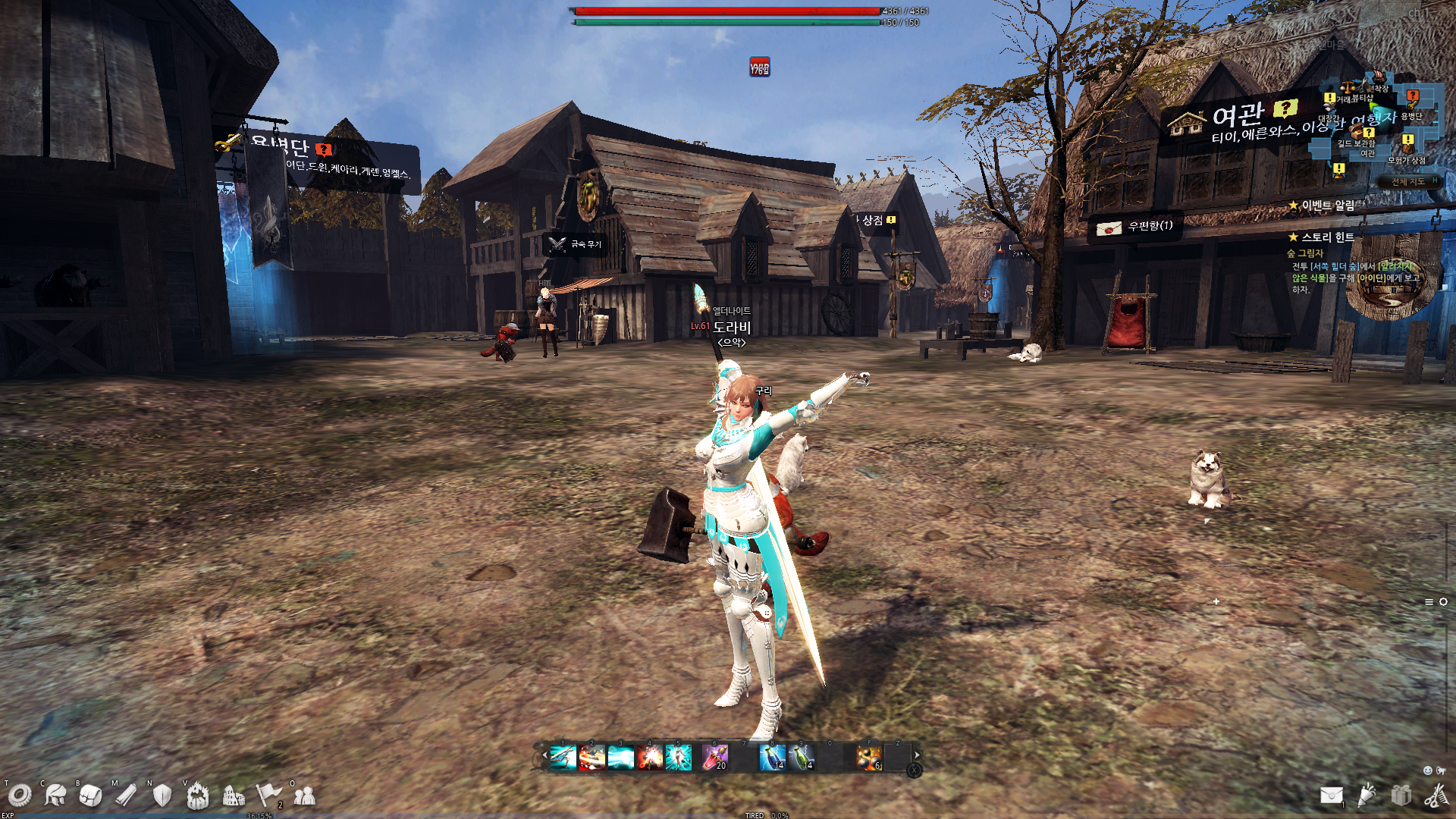Use the purple potion with 20 left

click(x=714, y=757)
